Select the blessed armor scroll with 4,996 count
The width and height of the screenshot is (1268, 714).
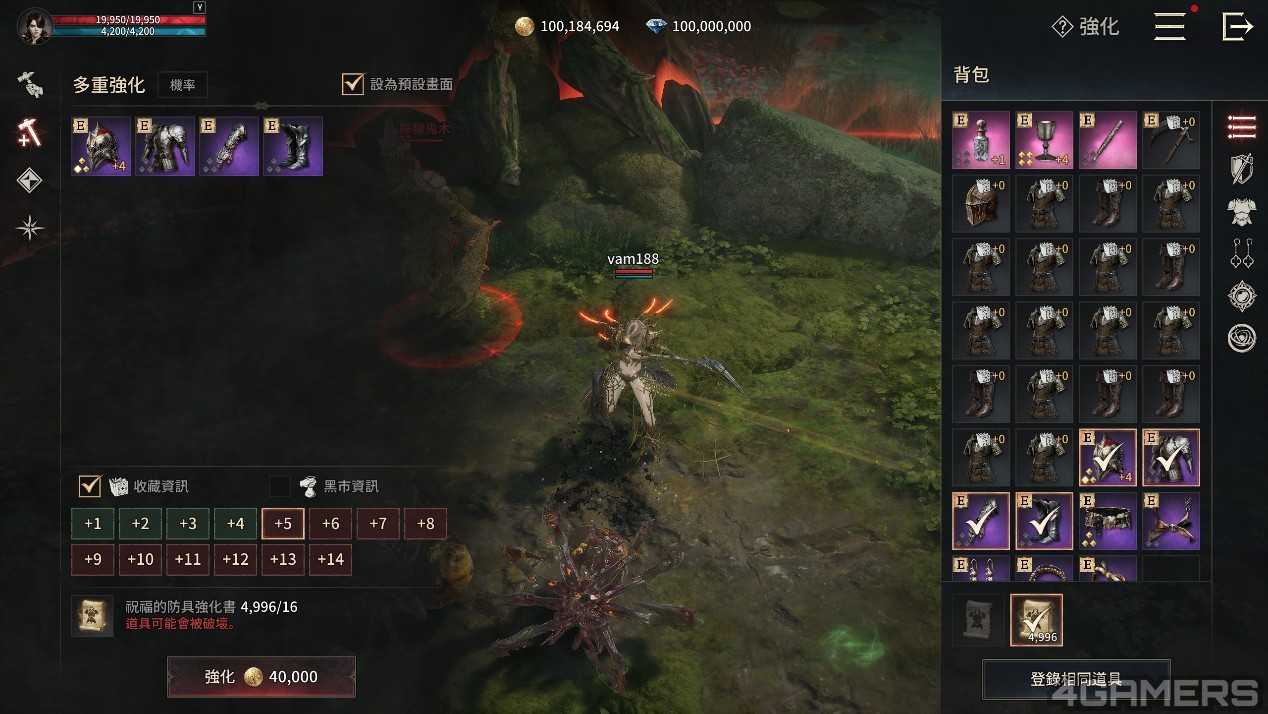[1036, 620]
